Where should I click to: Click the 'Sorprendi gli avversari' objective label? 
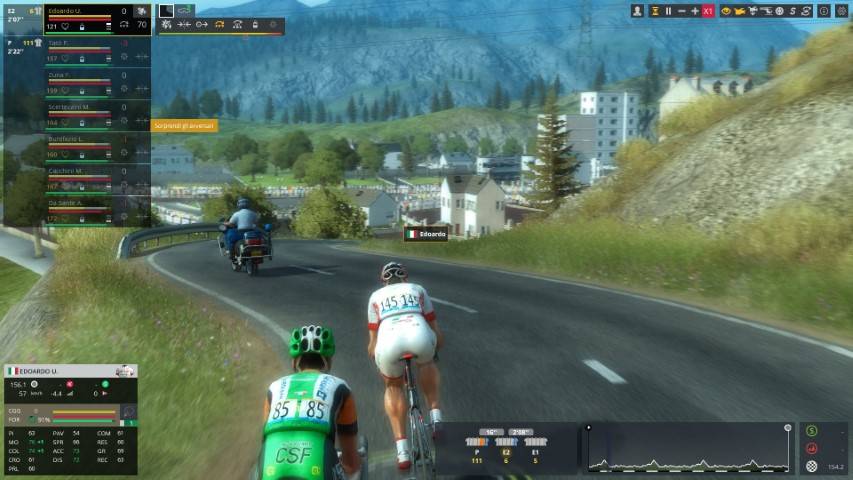pos(184,126)
